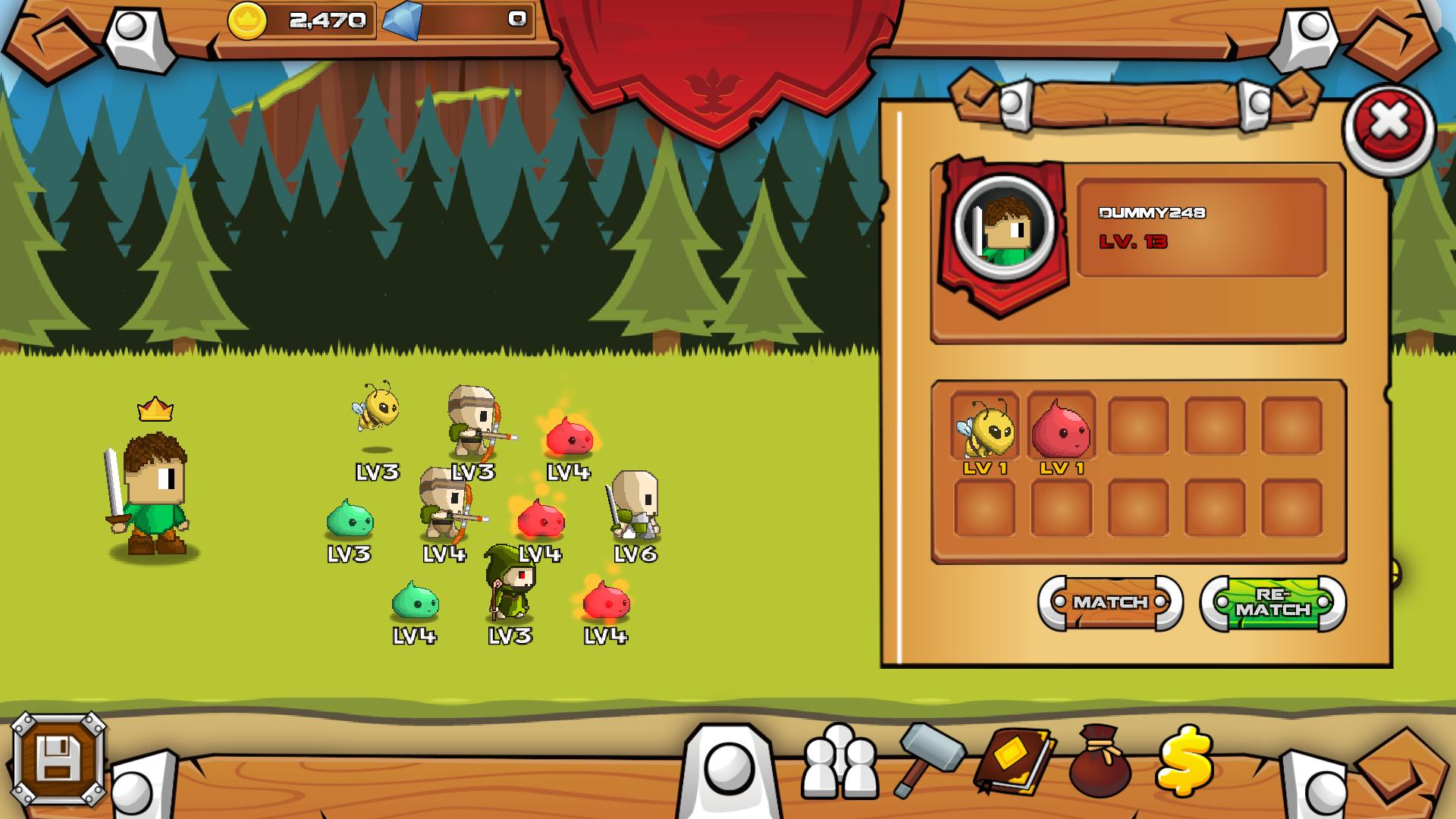Select the bee unit slot

(x=984, y=428)
